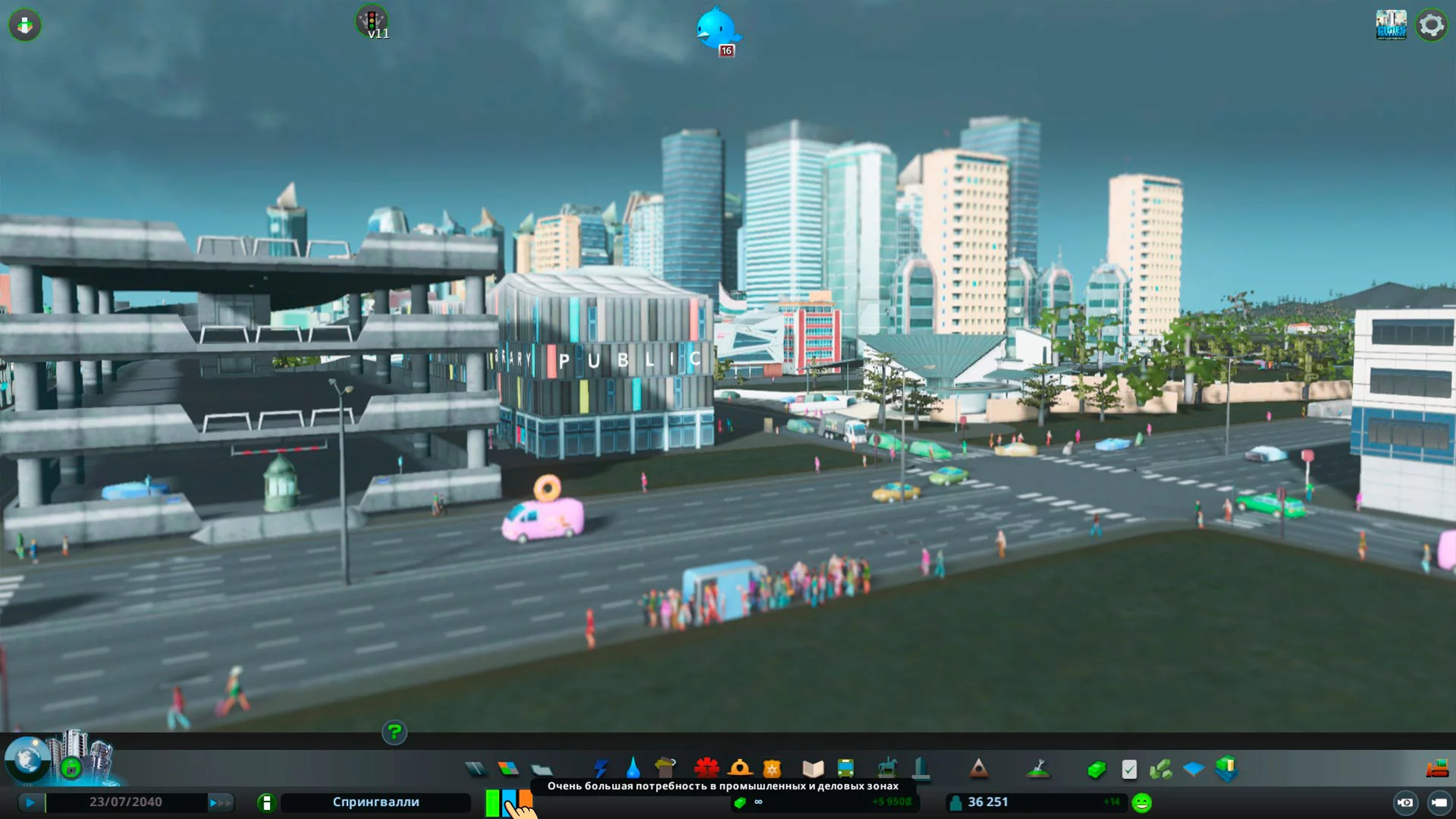Open the Police badge menu

click(x=772, y=769)
